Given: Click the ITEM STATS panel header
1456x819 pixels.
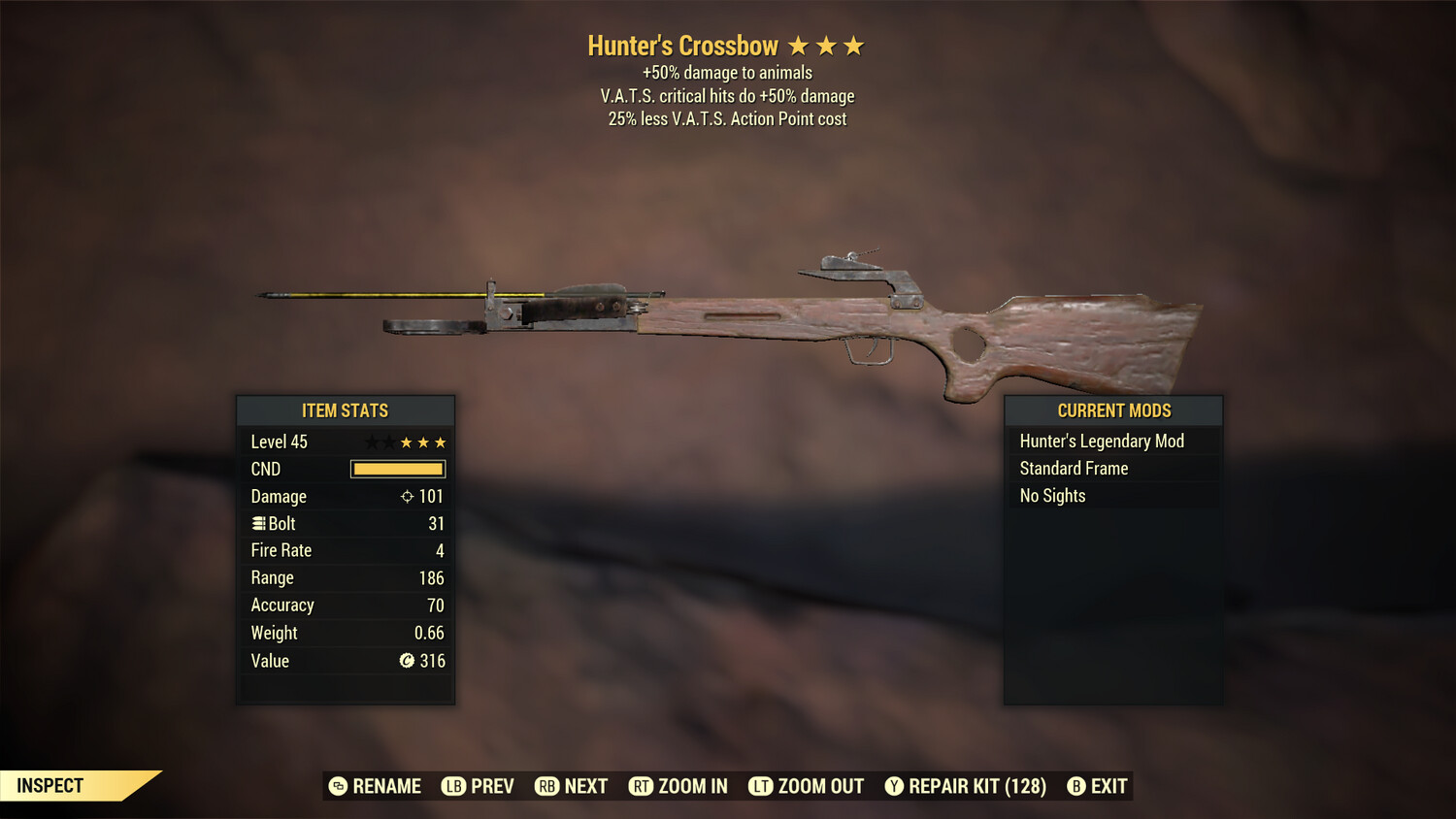Looking at the screenshot, I should point(346,410).
